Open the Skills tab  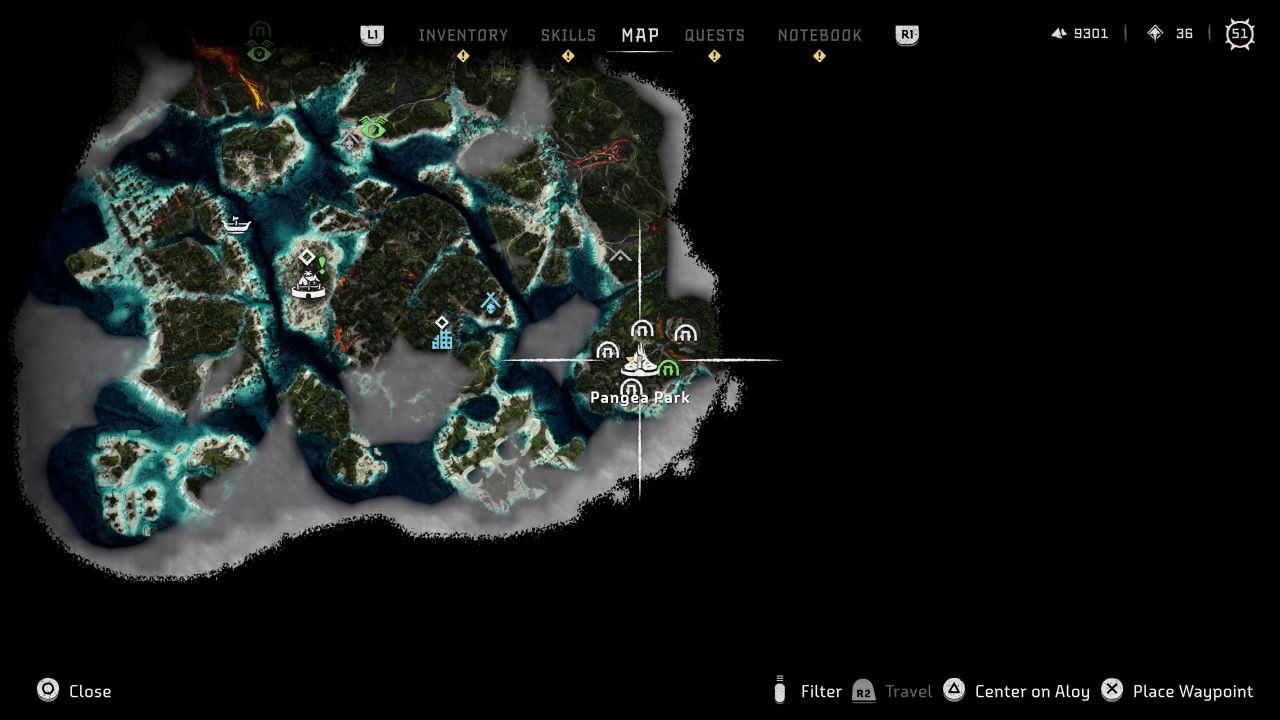tap(568, 35)
